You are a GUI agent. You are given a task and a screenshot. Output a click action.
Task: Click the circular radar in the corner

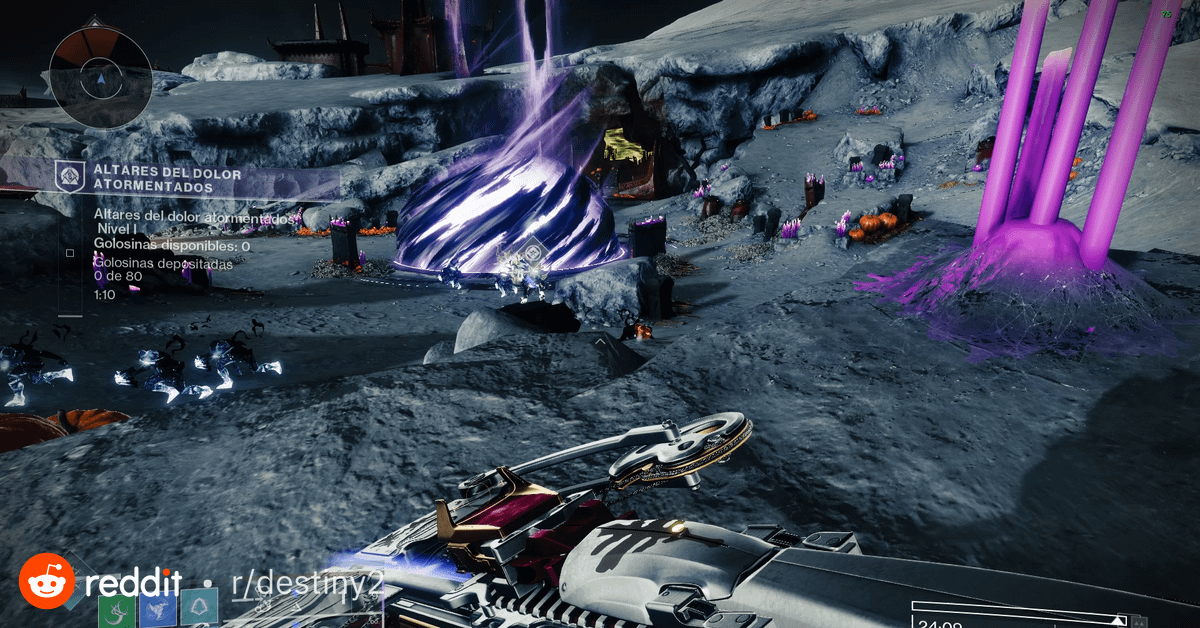tap(100, 77)
